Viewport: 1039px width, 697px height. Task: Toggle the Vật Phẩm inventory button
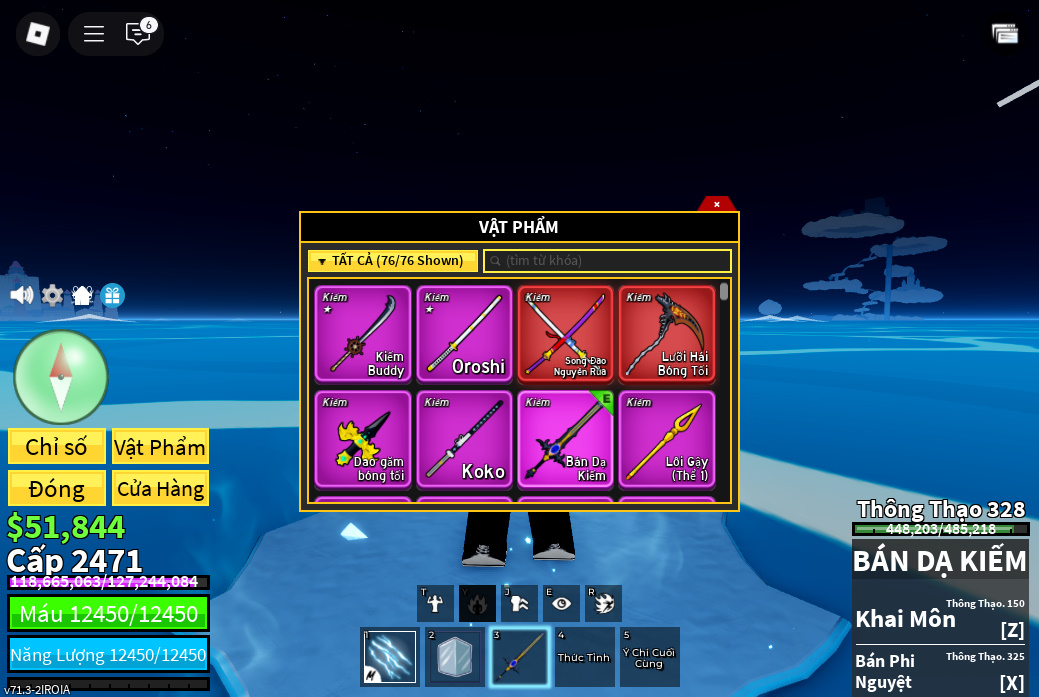pyautogui.click(x=160, y=447)
